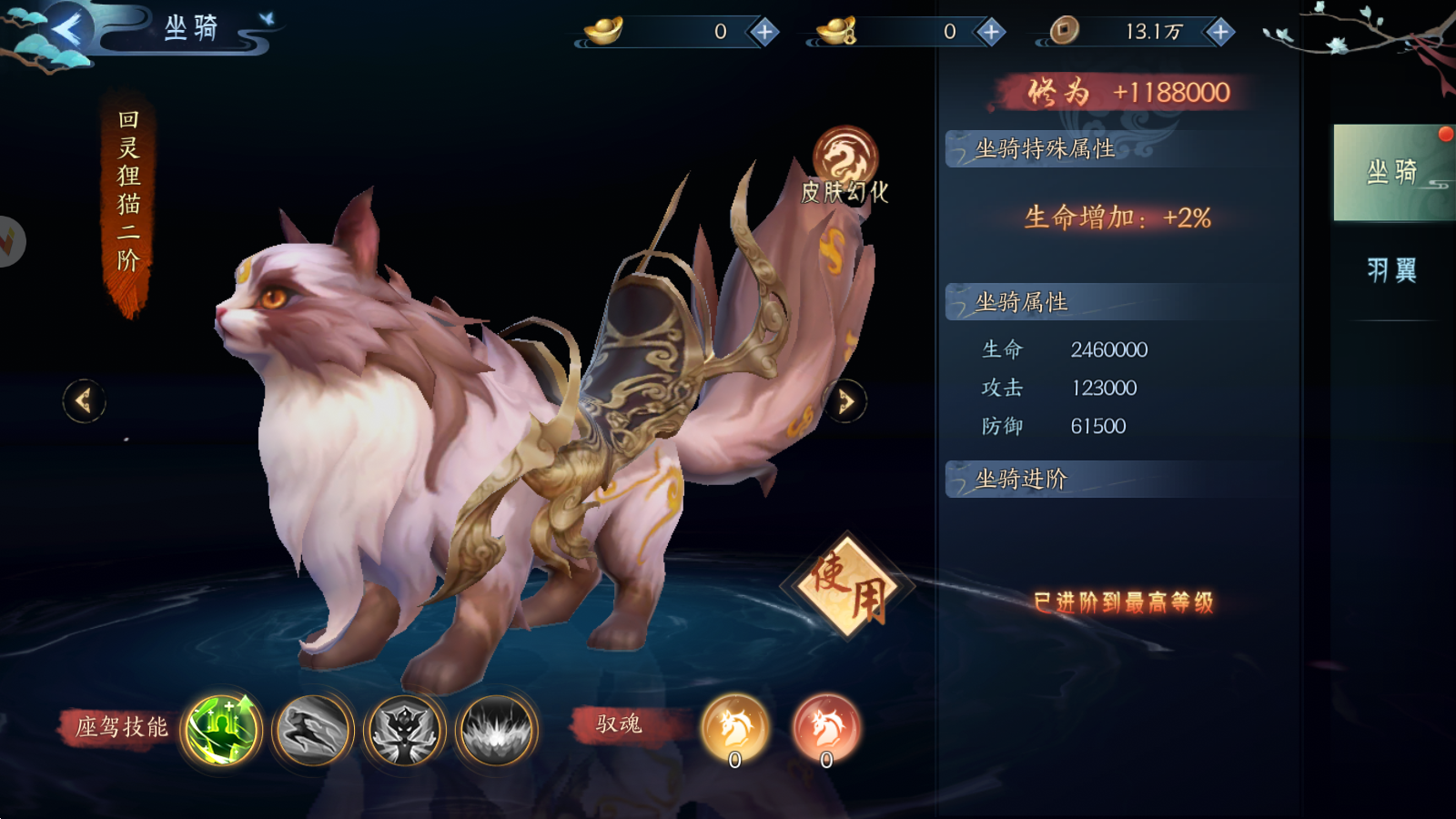
Task: Open the red horse soul icon
Action: [x=826, y=728]
